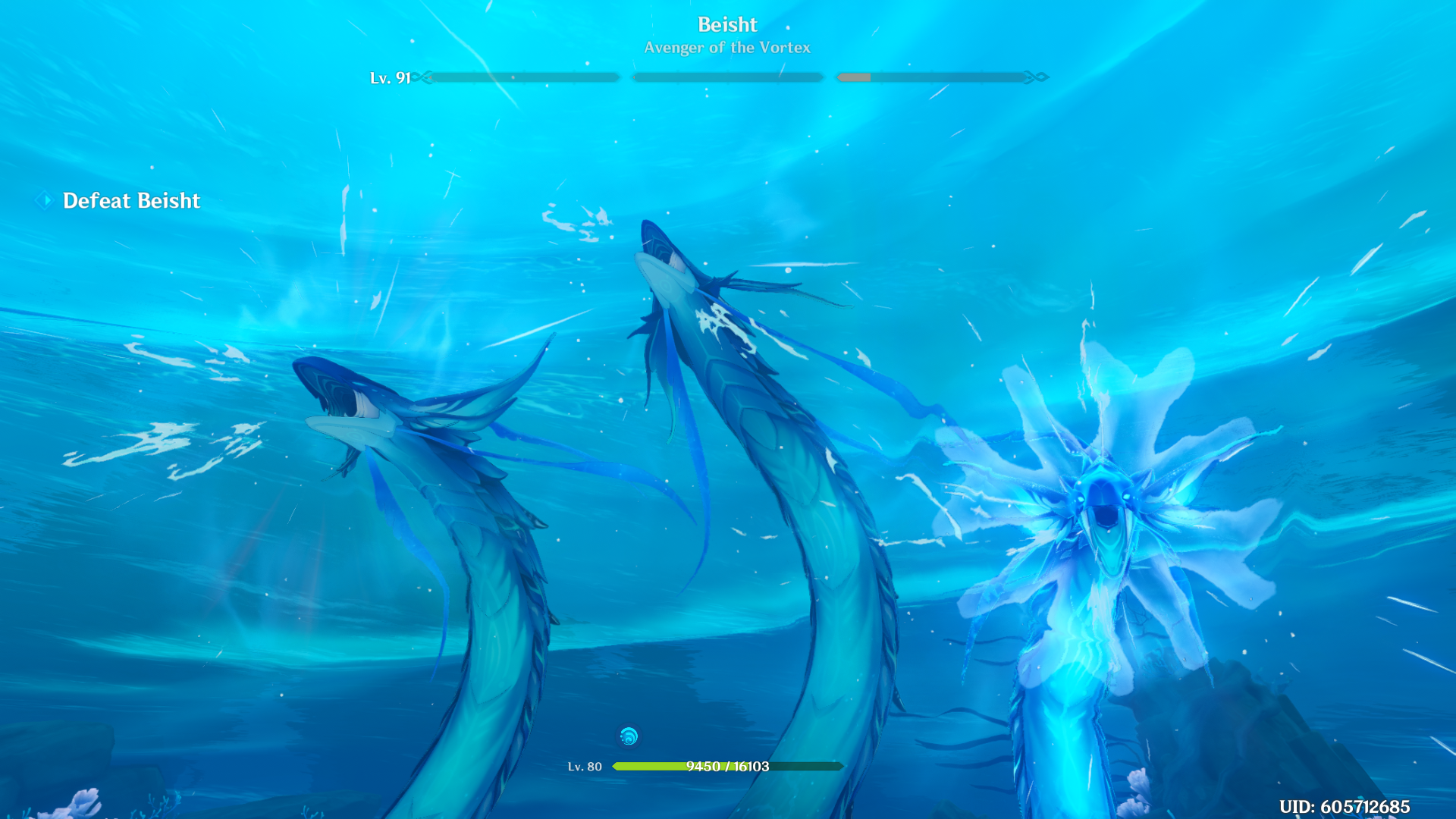Image resolution: width=1456 pixels, height=819 pixels.
Task: Click the second segment of Beisht's health bar
Action: point(726,77)
